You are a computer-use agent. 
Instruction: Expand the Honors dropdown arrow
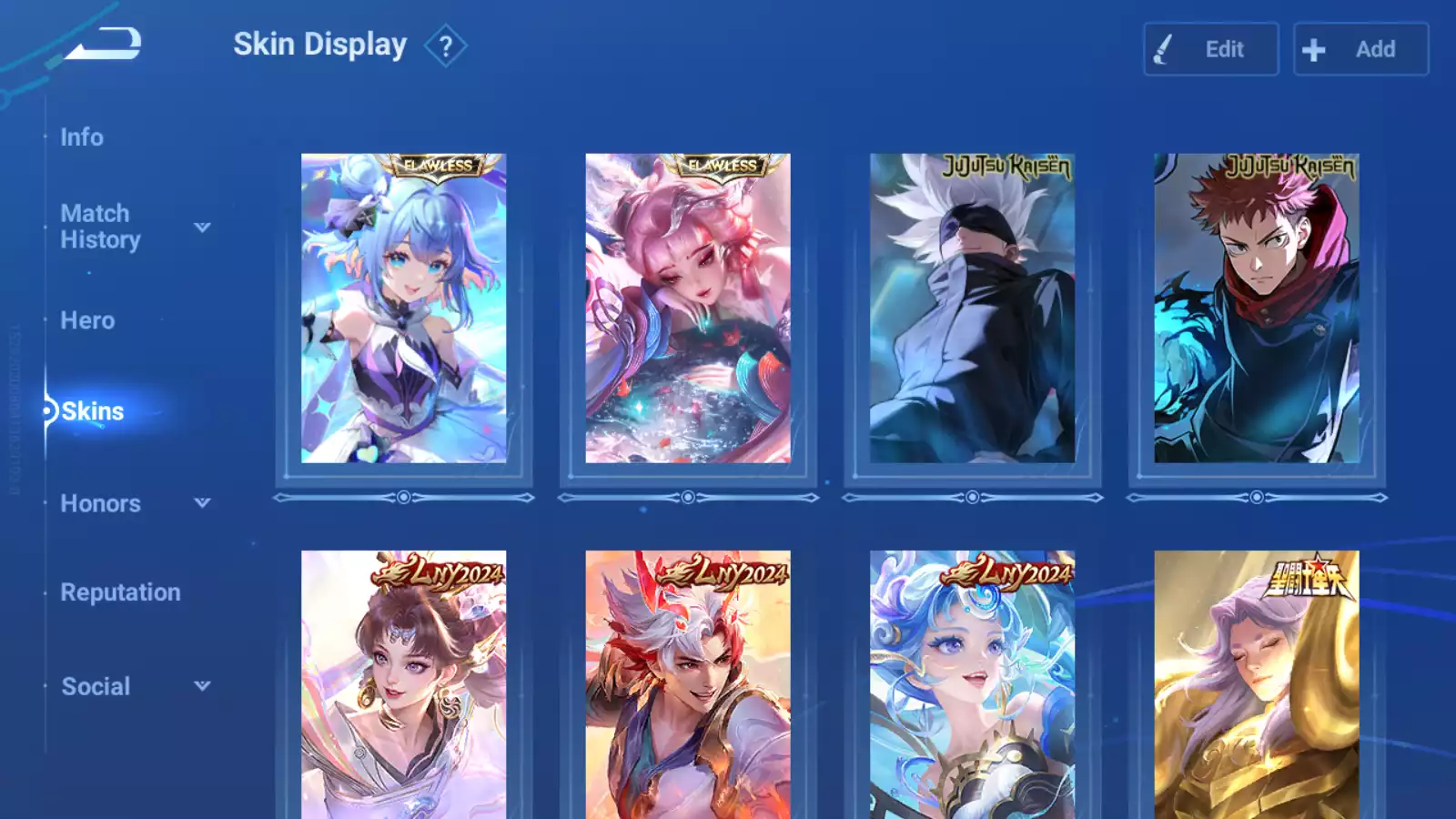pyautogui.click(x=202, y=502)
